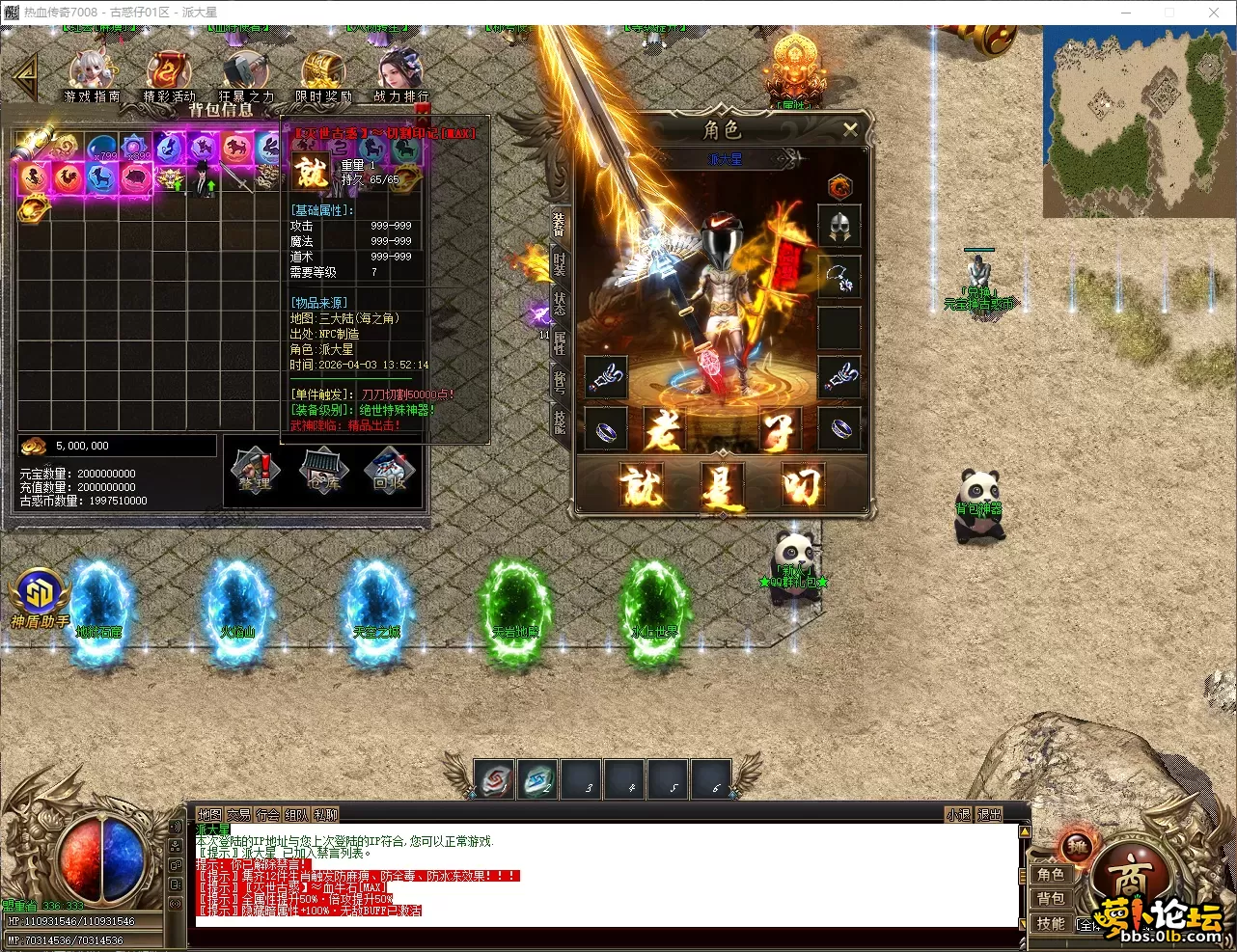Screen dimensions: 1237x952
Task: Open the 游戏指南 game guide
Action: point(92,75)
